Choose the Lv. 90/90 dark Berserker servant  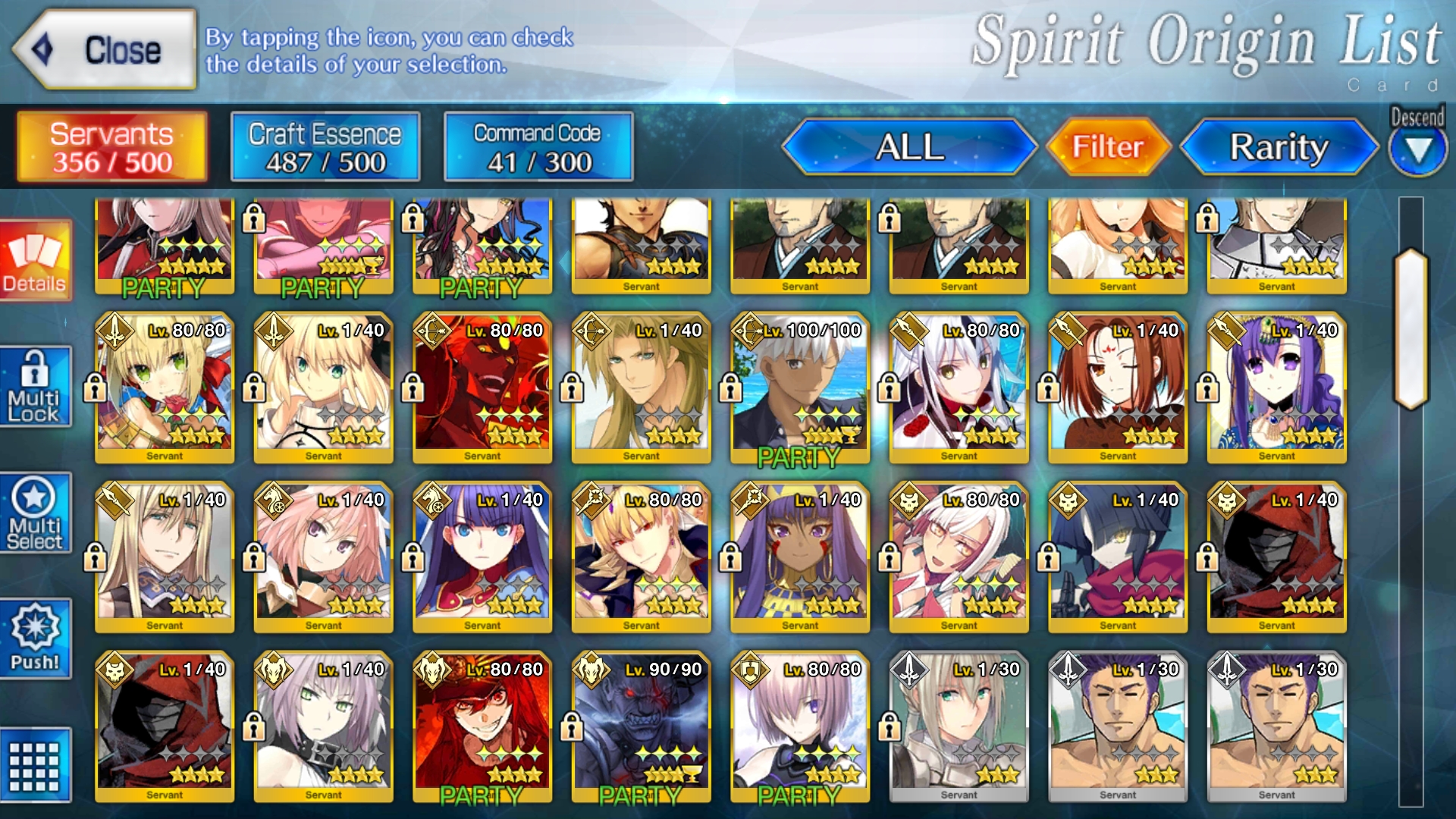(x=641, y=726)
